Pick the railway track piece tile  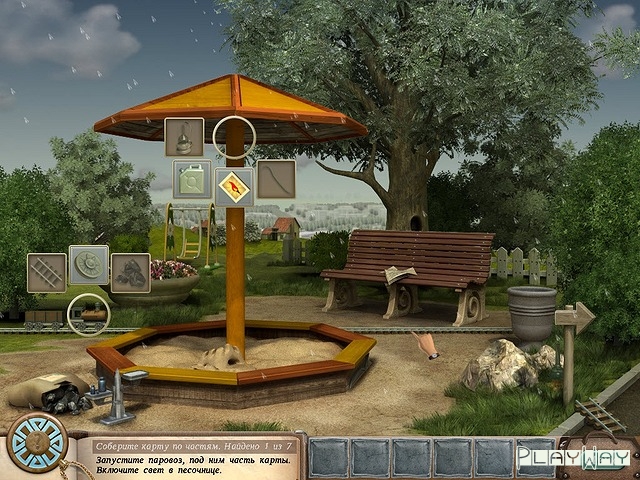click(x=46, y=272)
